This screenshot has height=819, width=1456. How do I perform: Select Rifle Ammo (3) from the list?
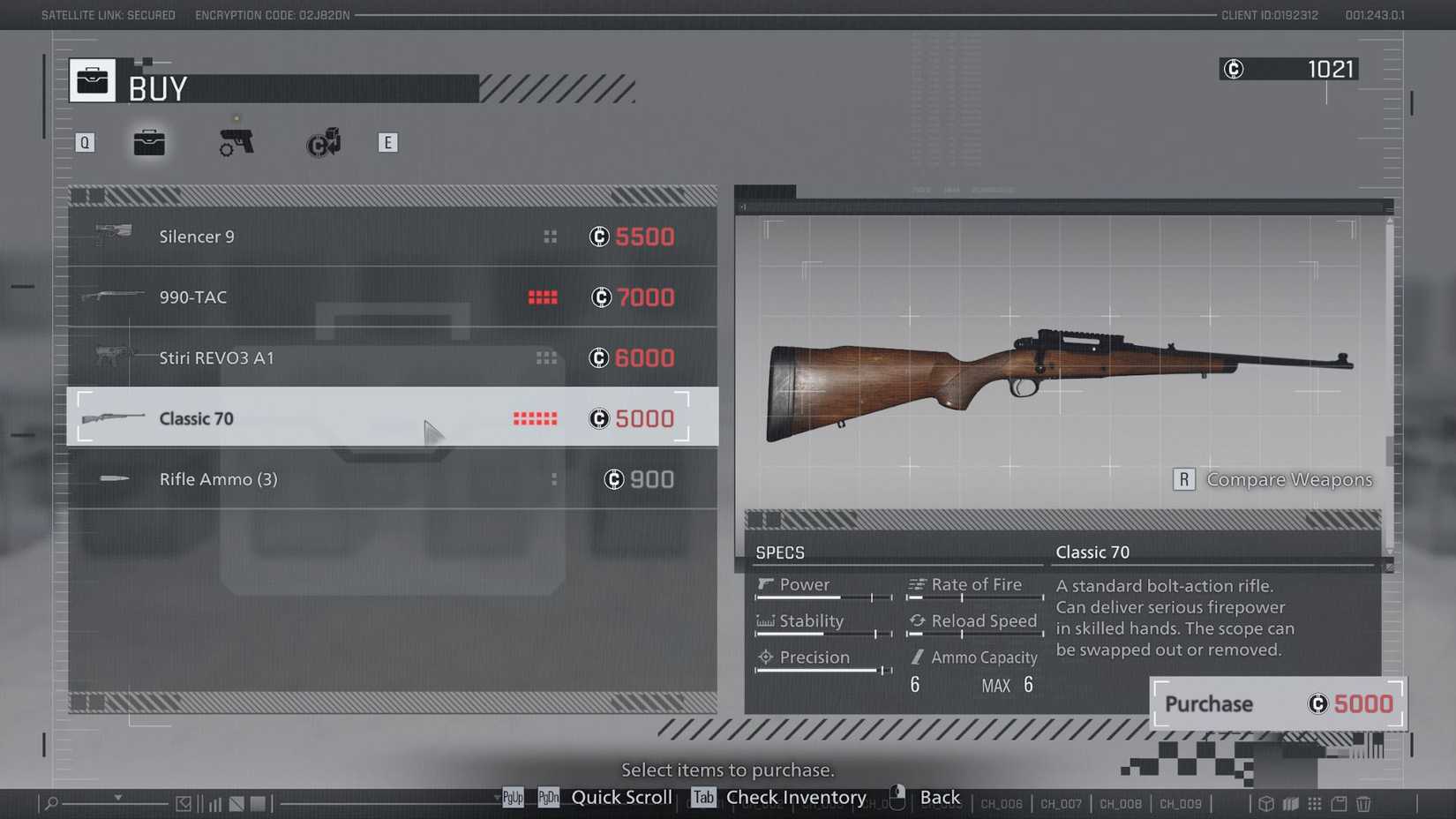point(353,479)
